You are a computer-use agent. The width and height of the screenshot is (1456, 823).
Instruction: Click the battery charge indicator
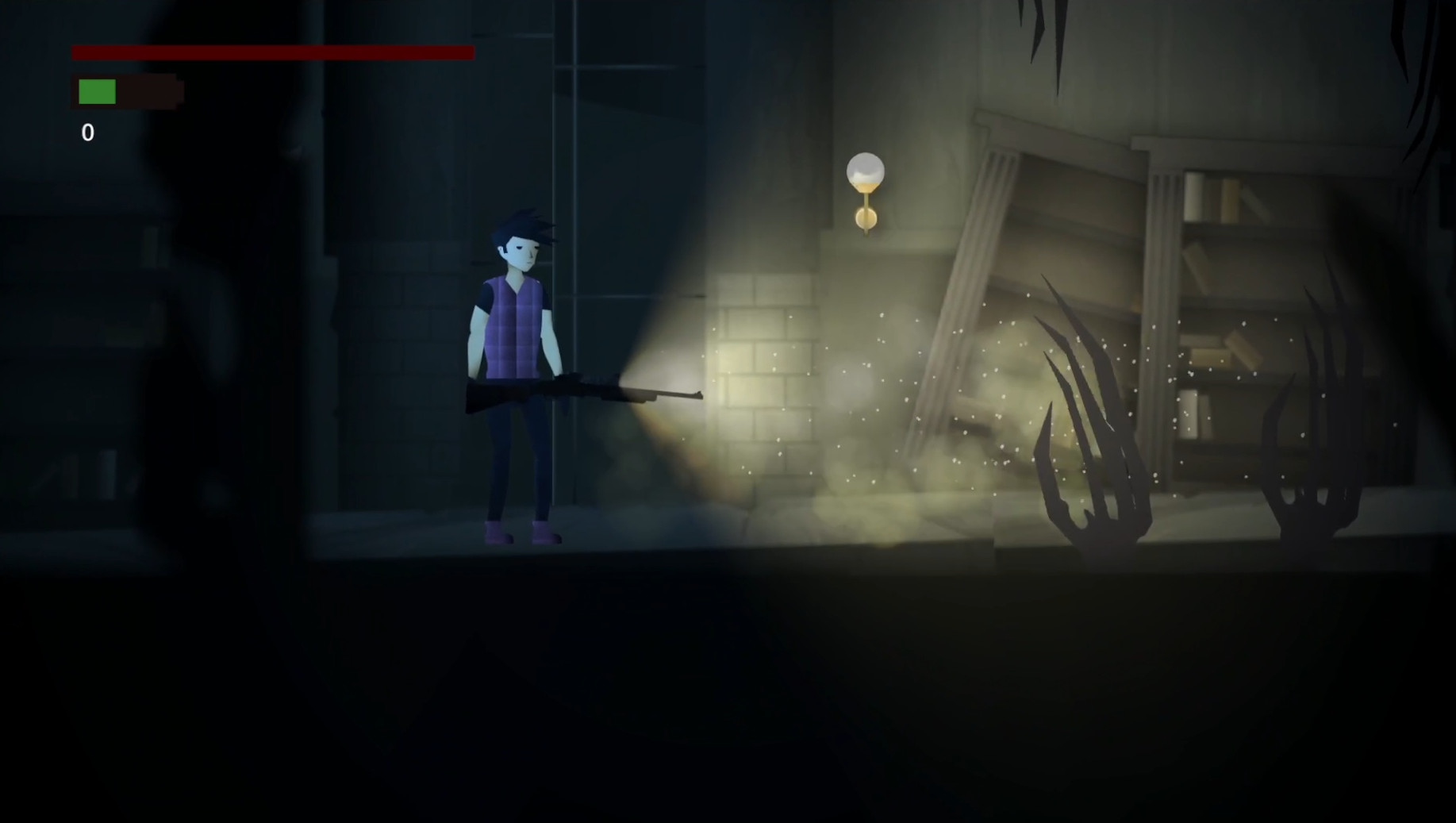127,90
